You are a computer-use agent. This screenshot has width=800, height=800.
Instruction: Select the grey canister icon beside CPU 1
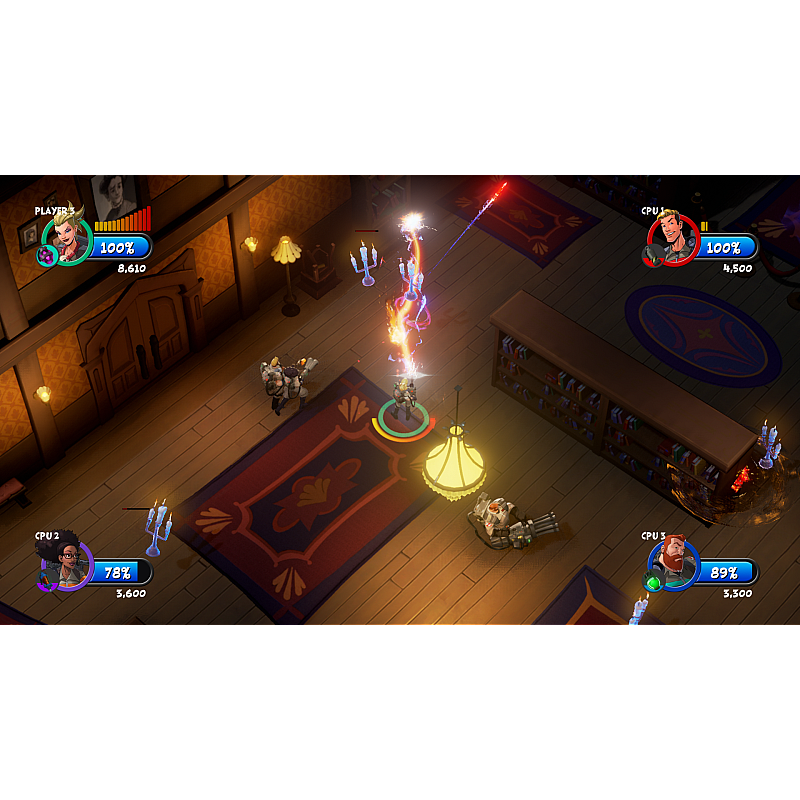[x=652, y=256]
